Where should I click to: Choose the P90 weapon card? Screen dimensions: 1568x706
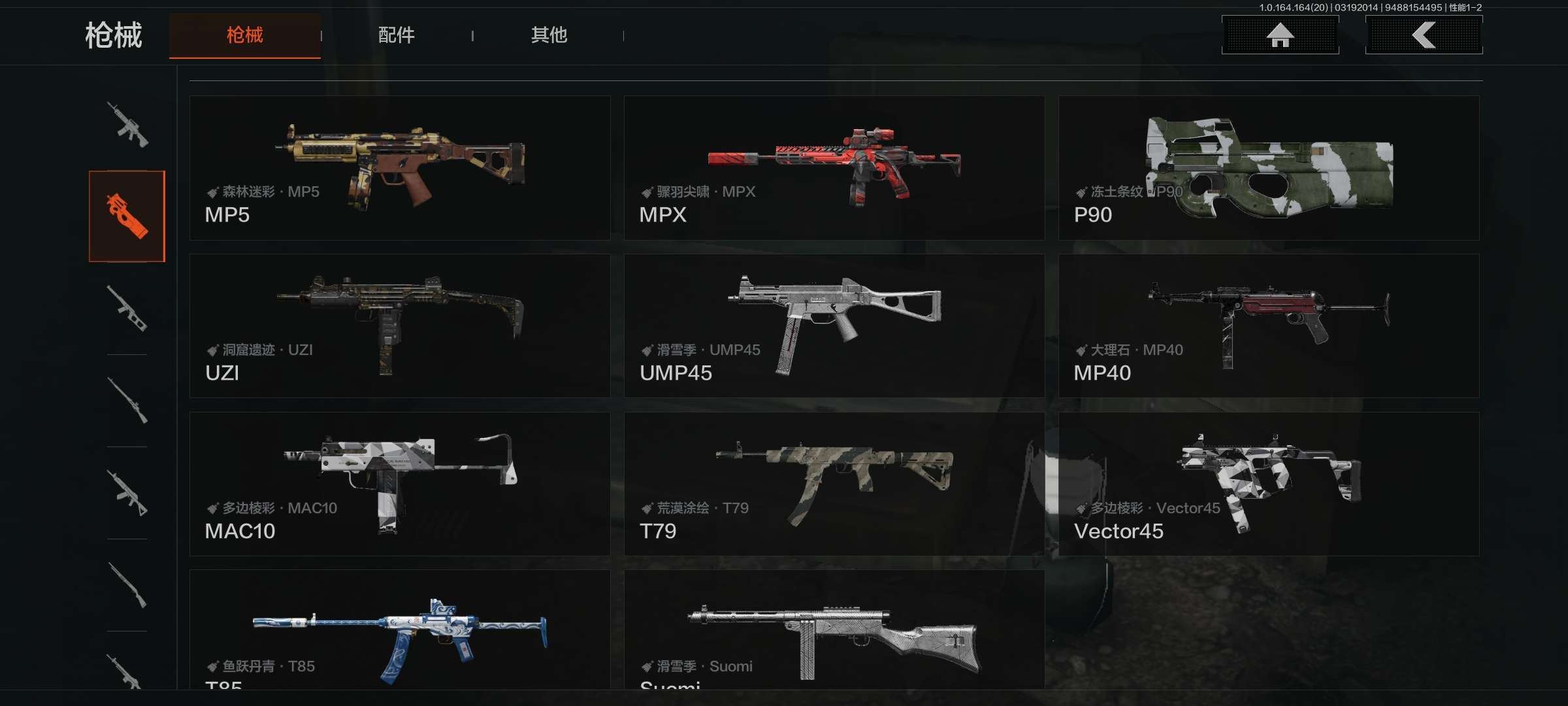[x=1268, y=168]
